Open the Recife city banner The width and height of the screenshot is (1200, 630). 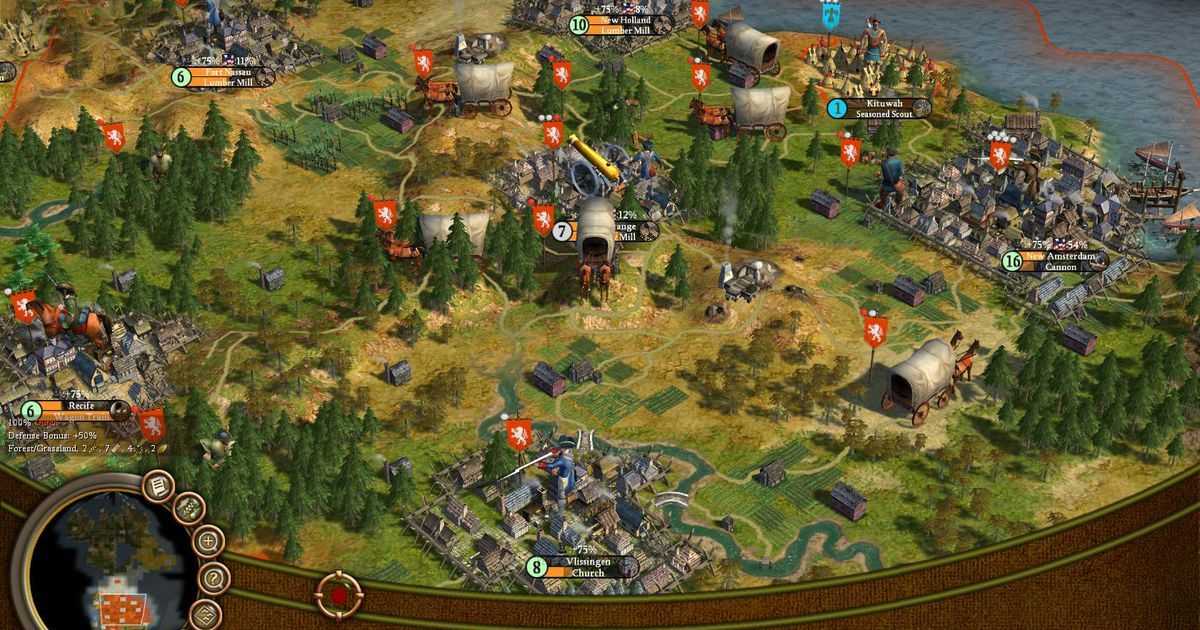click(78, 410)
